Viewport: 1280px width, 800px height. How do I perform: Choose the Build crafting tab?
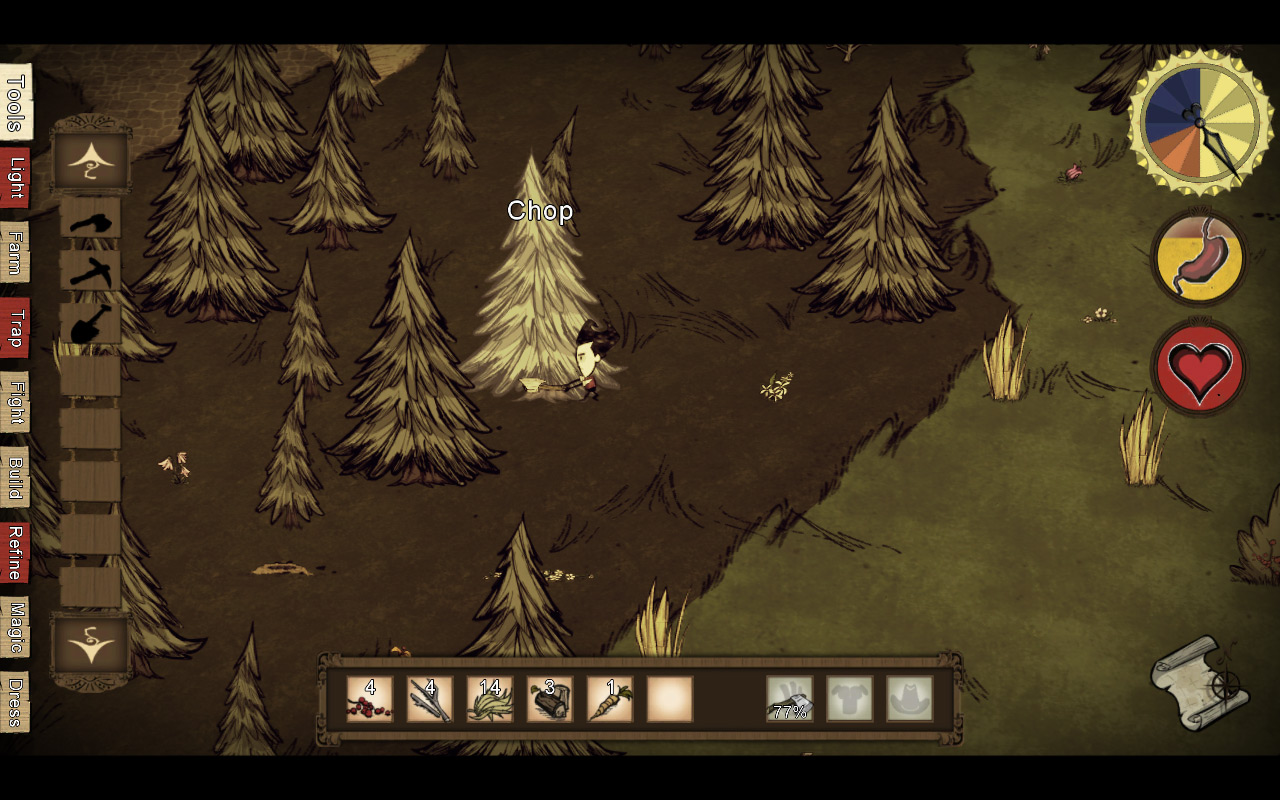15,477
